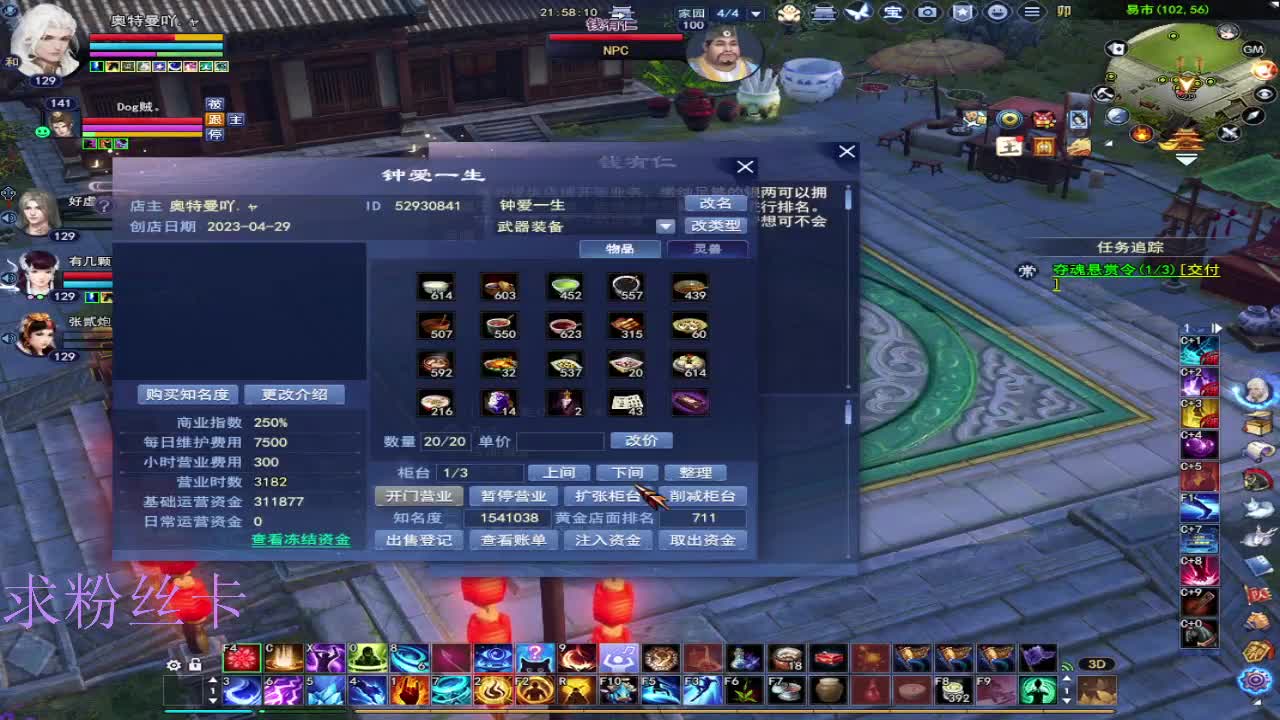Click the camera screenshot icon in the top bar
Viewport: 1280px width, 720px height.
point(927,12)
